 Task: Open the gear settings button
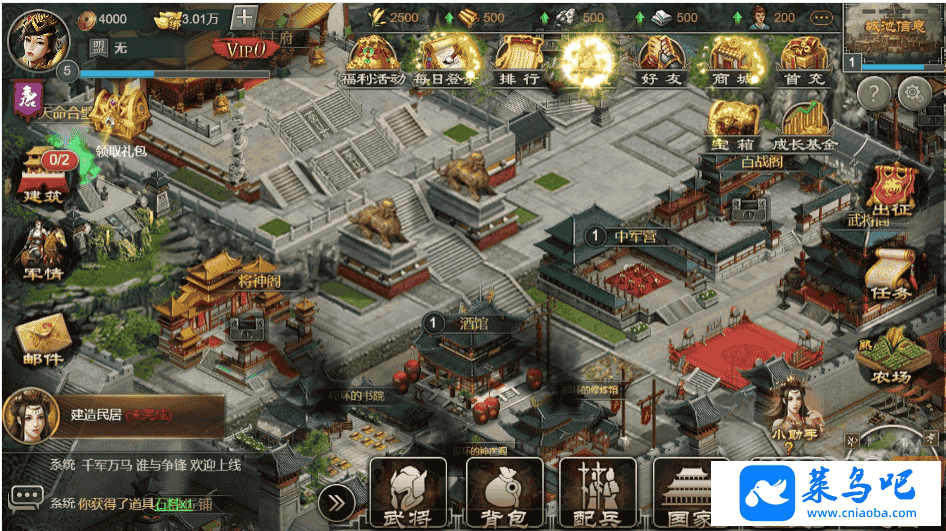(x=911, y=94)
